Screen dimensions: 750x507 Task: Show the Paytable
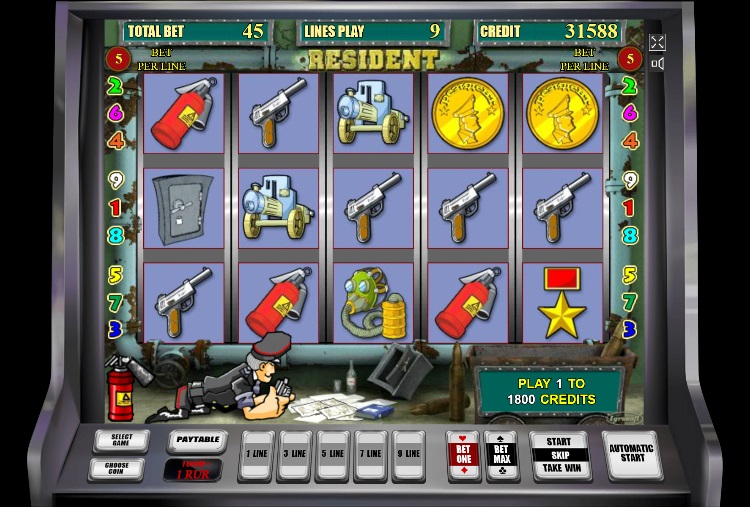pyautogui.click(x=195, y=440)
